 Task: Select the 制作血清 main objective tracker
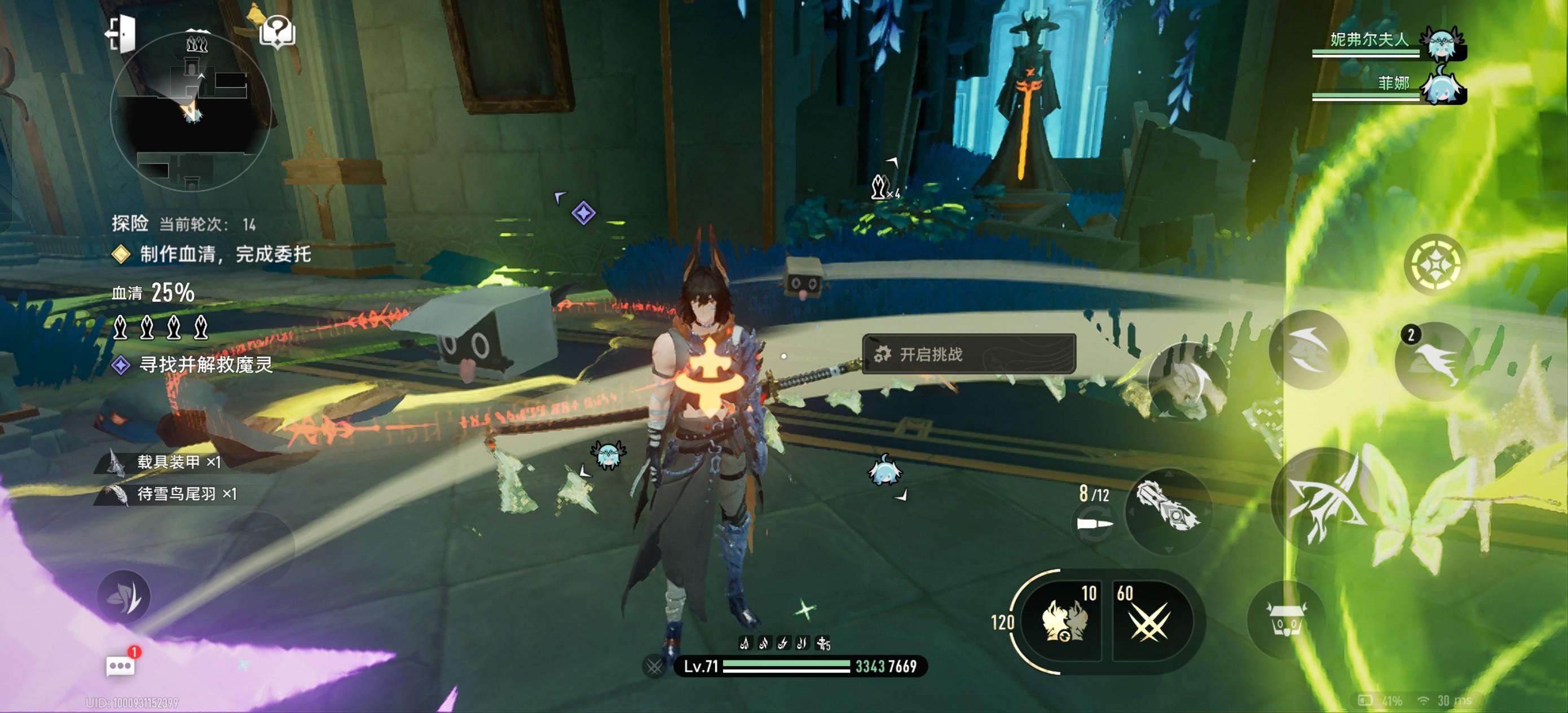(224, 254)
